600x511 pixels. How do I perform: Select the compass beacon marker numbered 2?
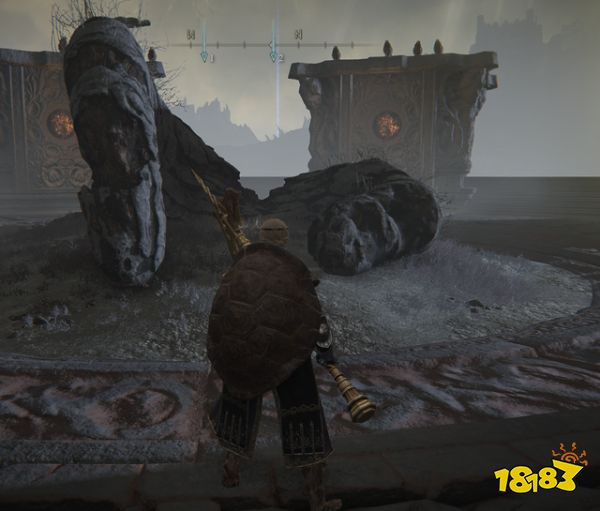click(273, 56)
